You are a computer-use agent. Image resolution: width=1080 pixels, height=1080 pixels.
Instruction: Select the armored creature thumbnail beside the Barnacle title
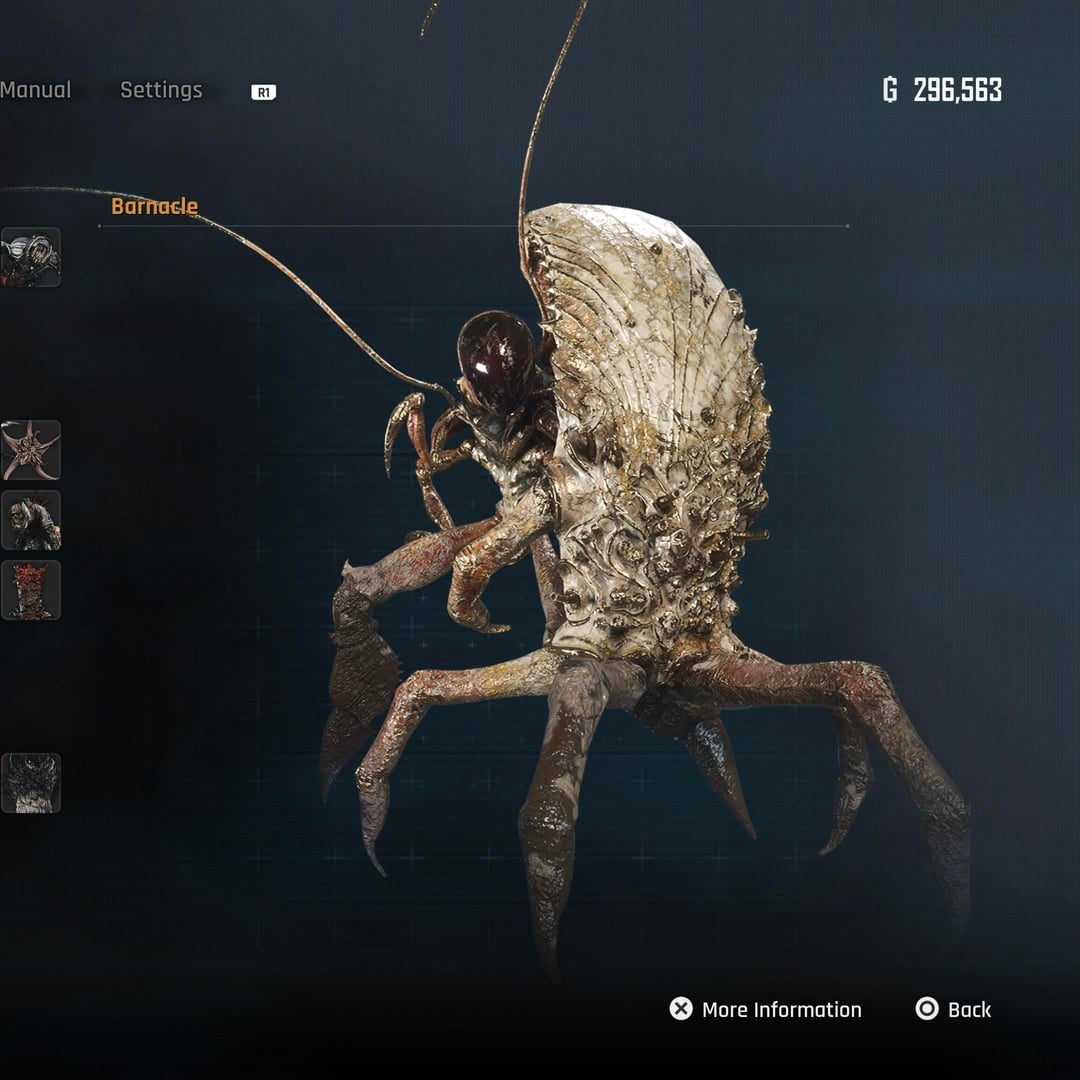(x=30, y=258)
